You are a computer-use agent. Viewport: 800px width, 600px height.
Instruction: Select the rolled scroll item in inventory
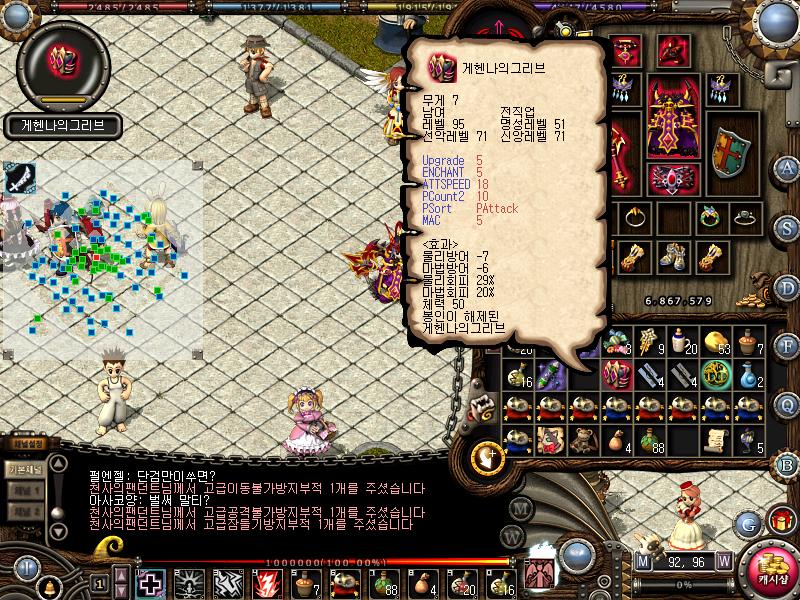[714, 439]
